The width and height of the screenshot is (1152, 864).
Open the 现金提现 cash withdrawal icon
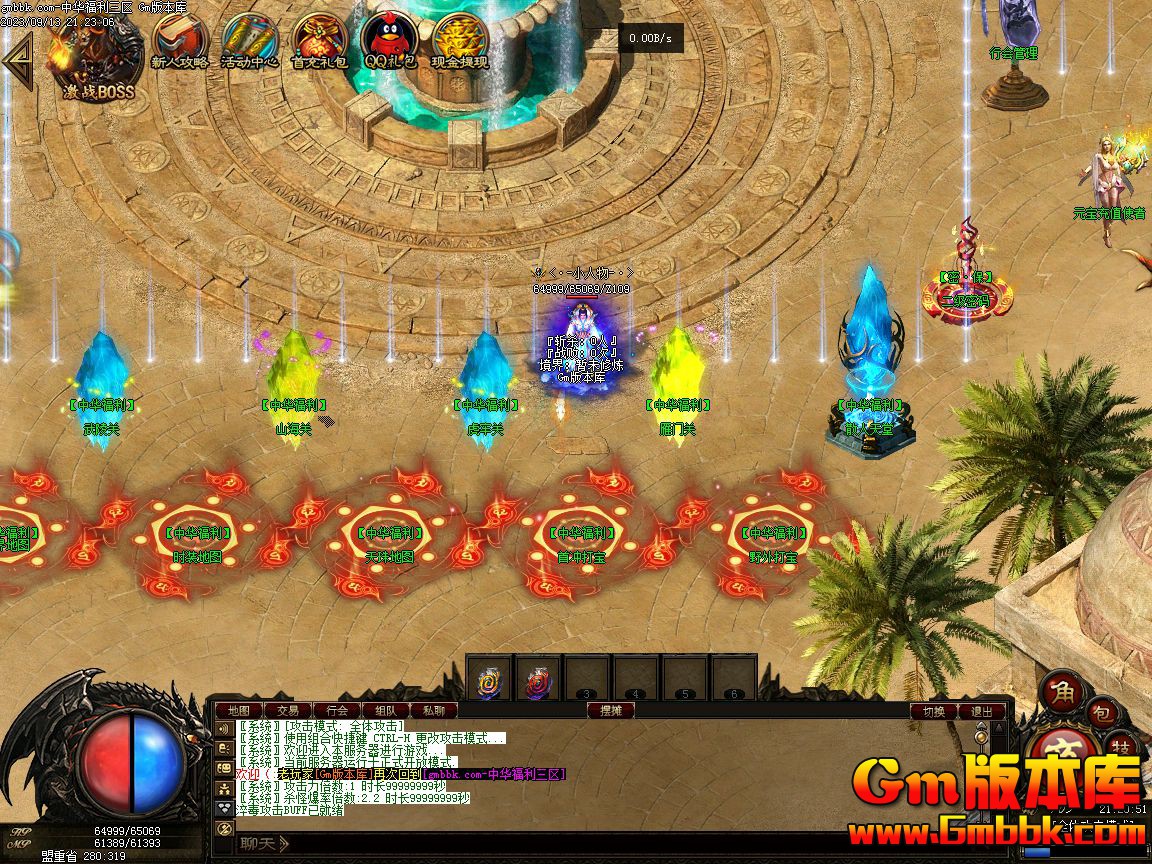[x=460, y=42]
